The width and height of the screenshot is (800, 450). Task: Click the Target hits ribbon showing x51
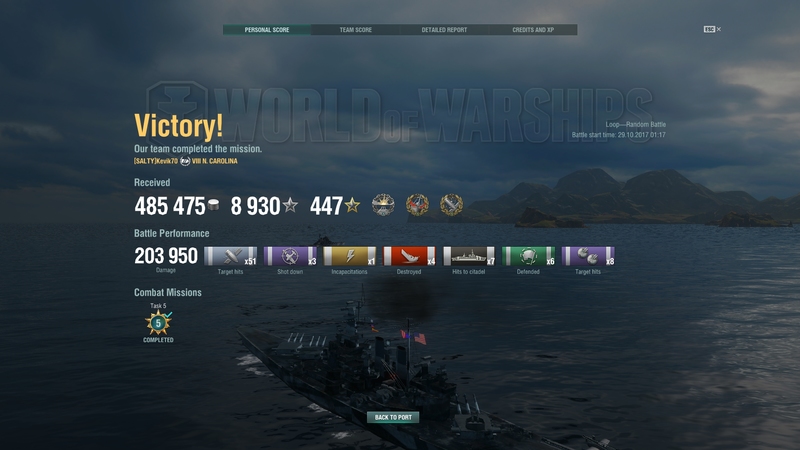(x=231, y=256)
